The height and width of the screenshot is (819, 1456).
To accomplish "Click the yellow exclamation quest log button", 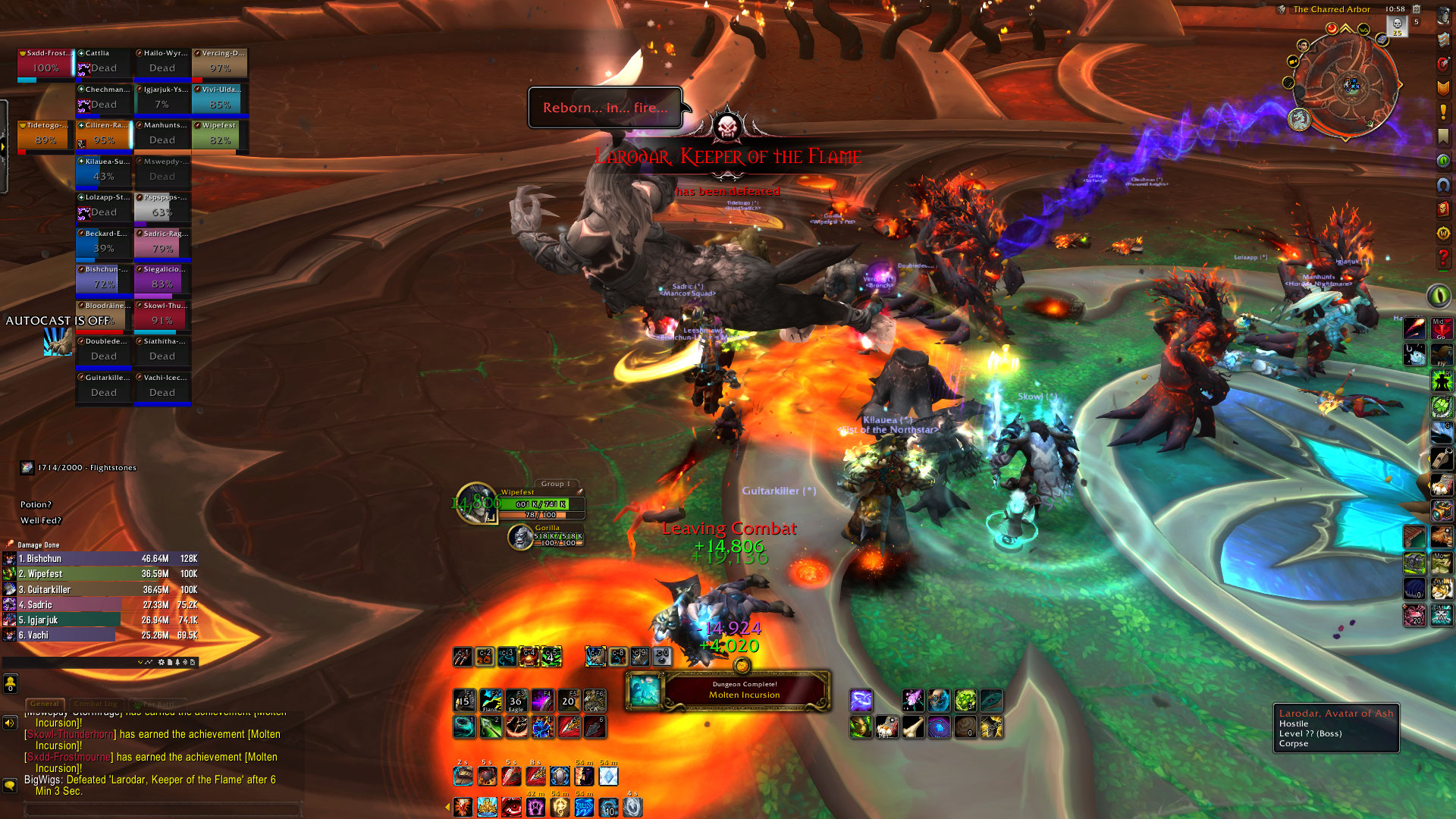I will (x=1443, y=112).
